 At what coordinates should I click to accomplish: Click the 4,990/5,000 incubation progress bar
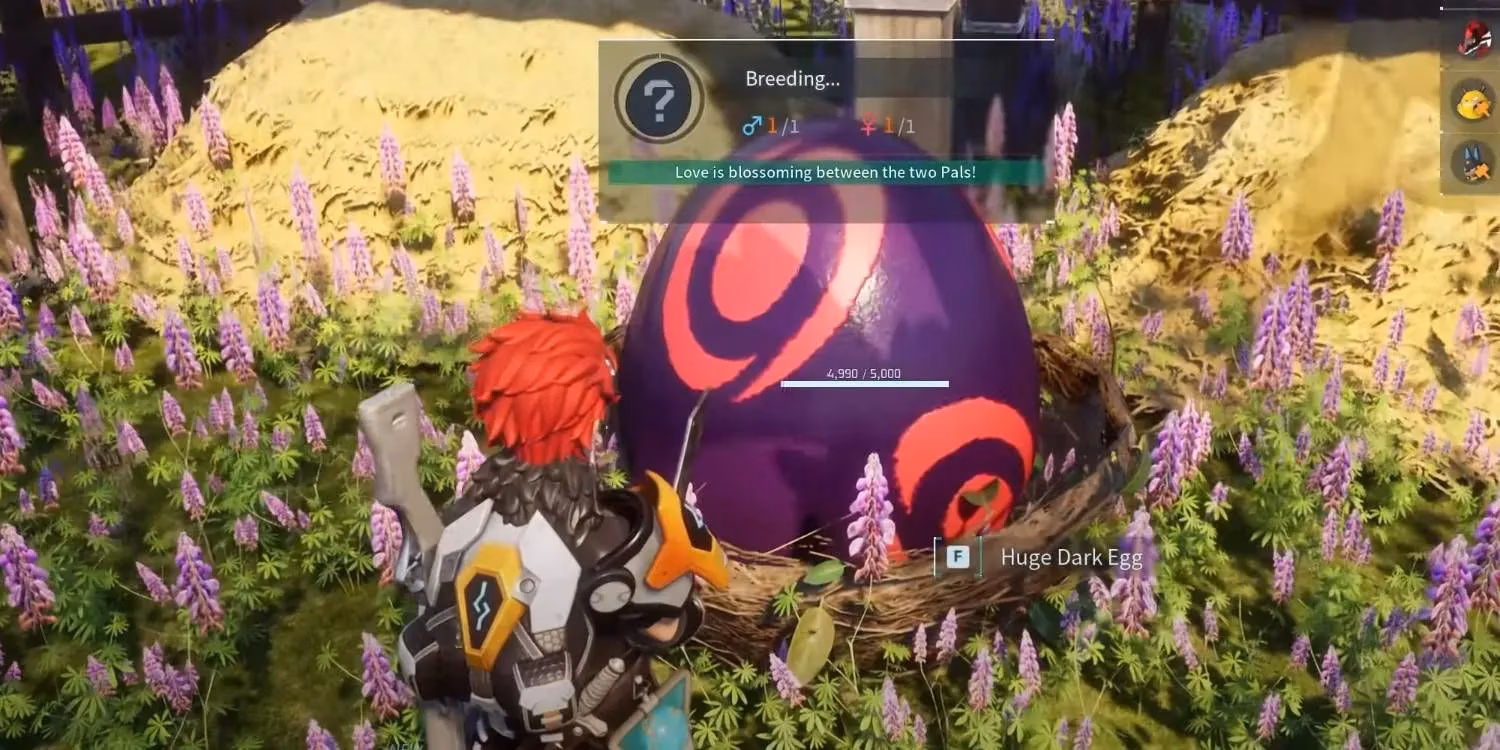pyautogui.click(x=863, y=383)
